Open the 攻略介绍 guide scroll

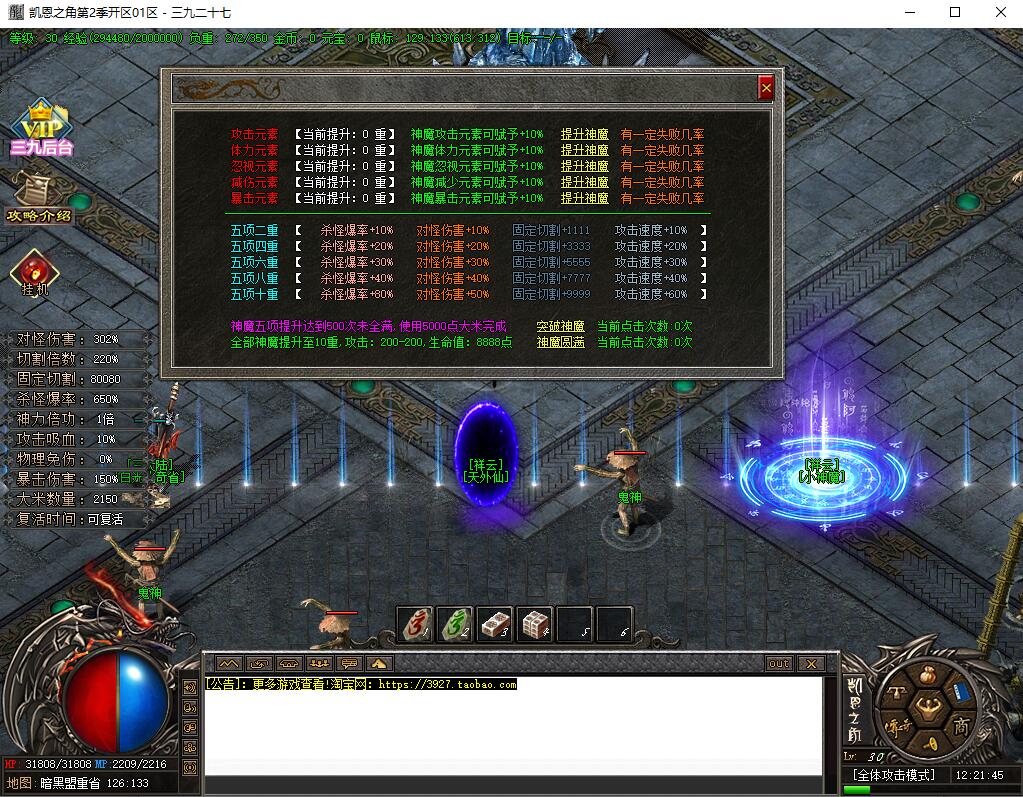38,198
